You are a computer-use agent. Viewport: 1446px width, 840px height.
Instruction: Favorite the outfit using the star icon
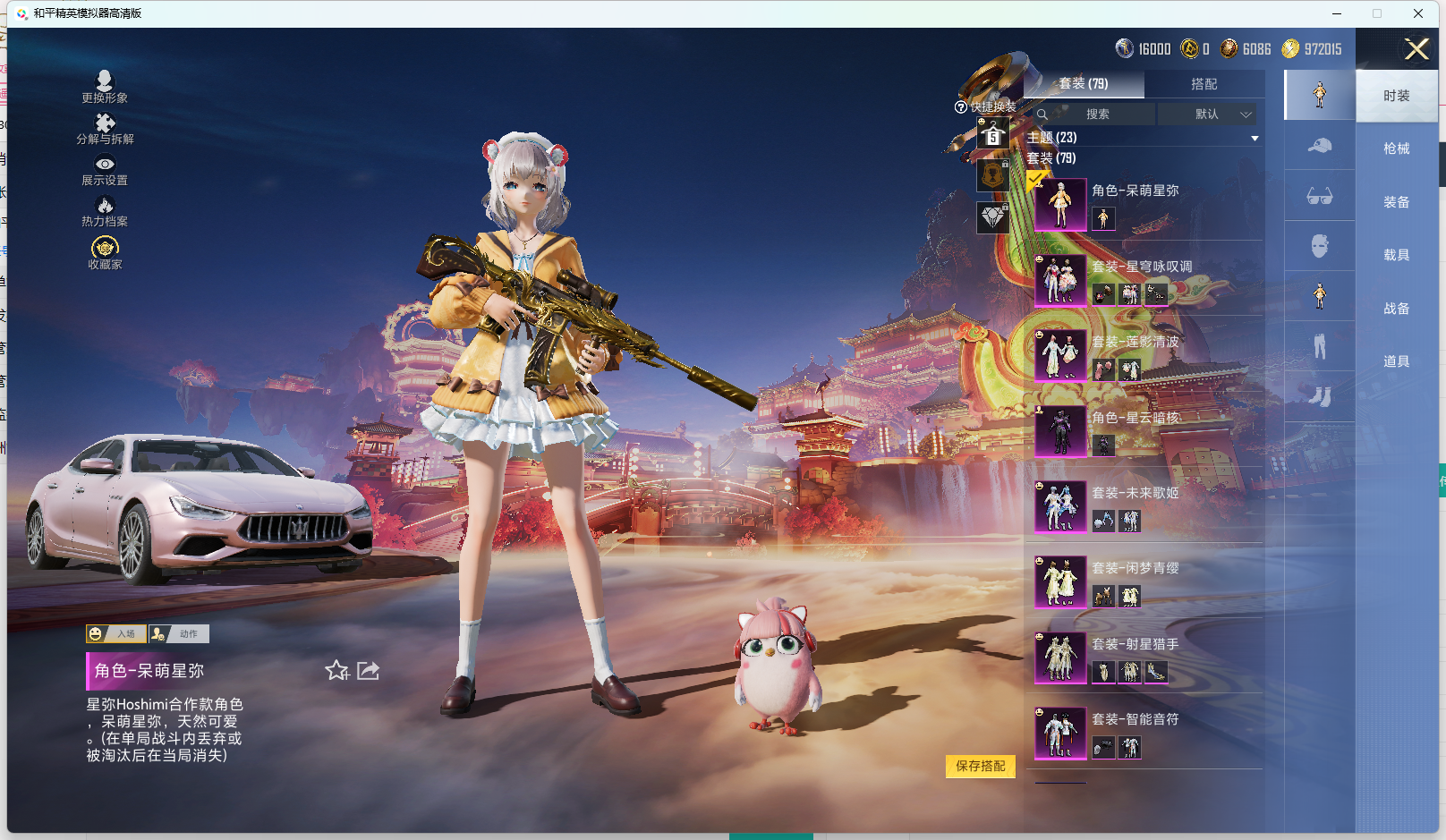[337, 670]
